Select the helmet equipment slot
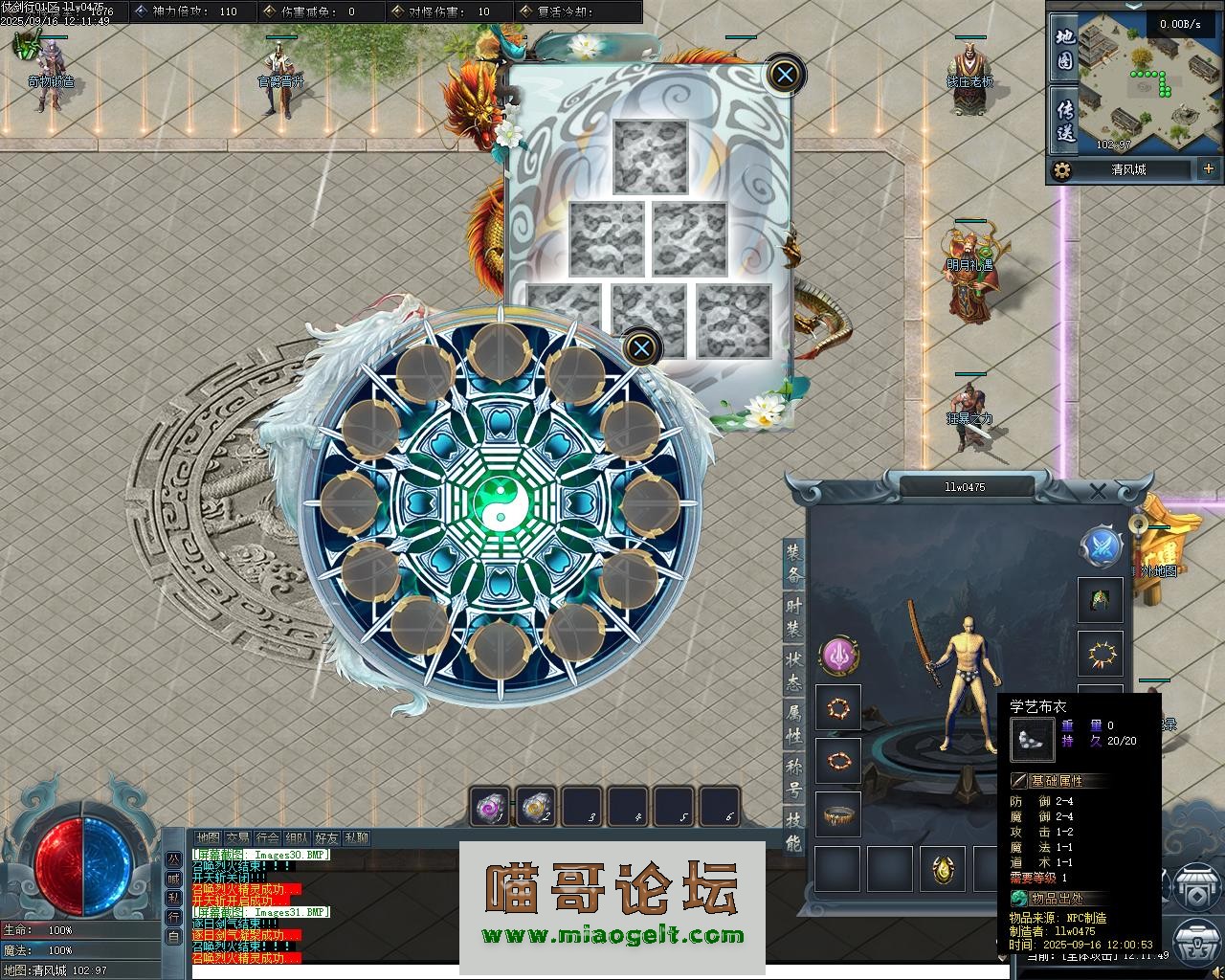1225x980 pixels. pyautogui.click(x=1101, y=600)
